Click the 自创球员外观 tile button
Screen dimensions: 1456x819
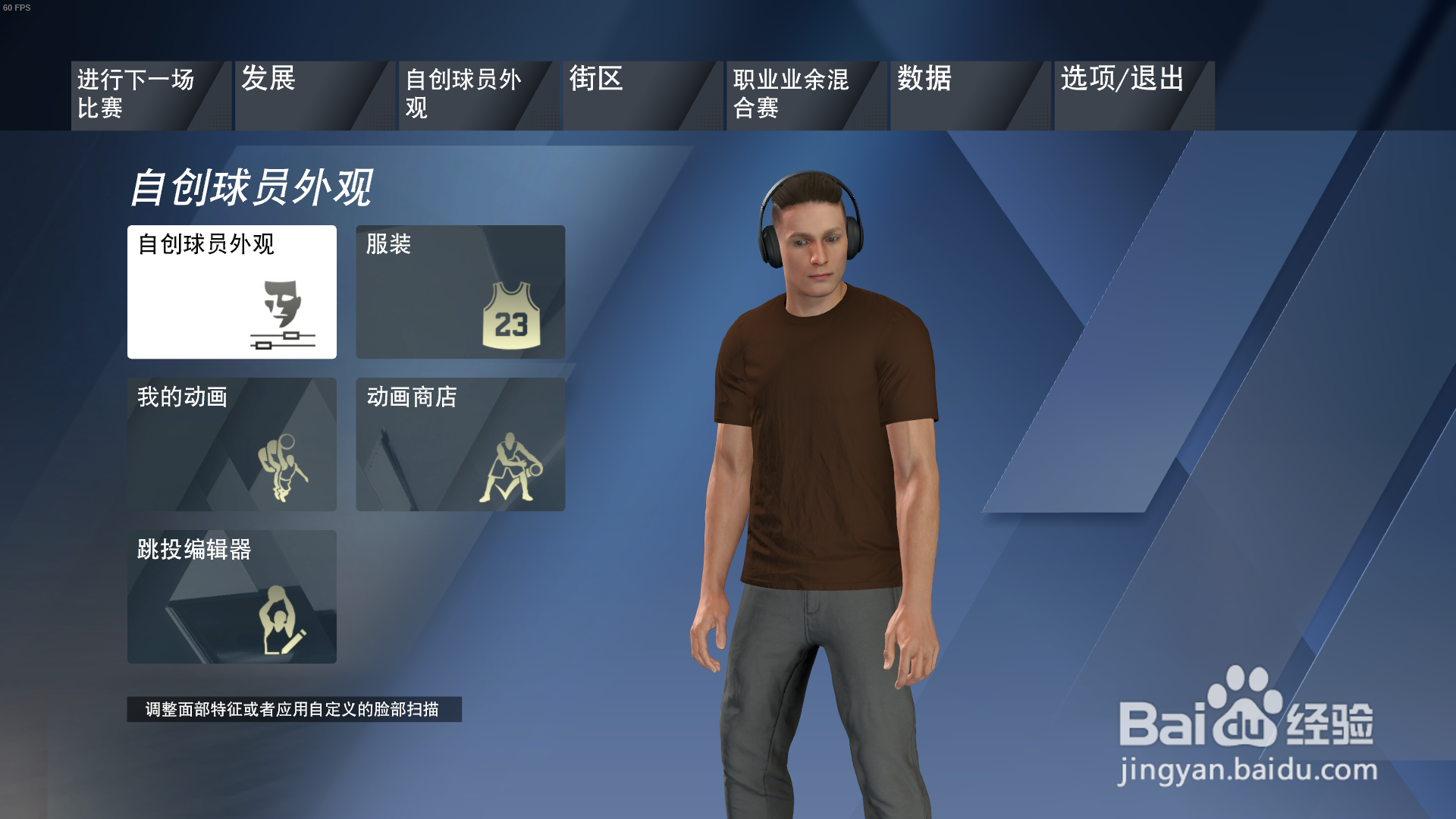point(231,292)
